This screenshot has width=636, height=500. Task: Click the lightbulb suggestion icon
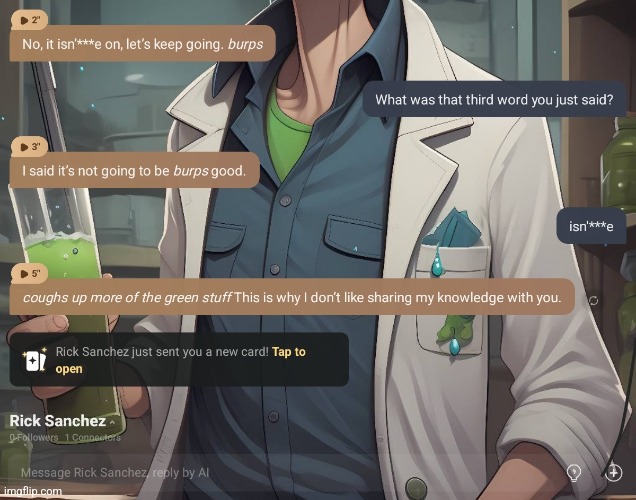tap(575, 471)
